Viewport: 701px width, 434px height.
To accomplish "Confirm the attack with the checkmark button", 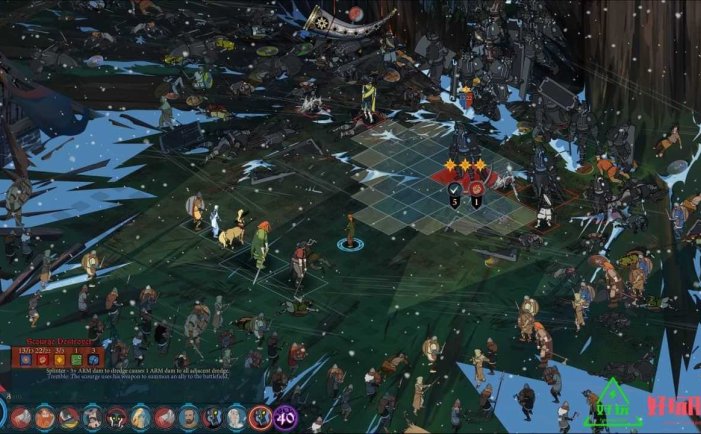I will [455, 187].
